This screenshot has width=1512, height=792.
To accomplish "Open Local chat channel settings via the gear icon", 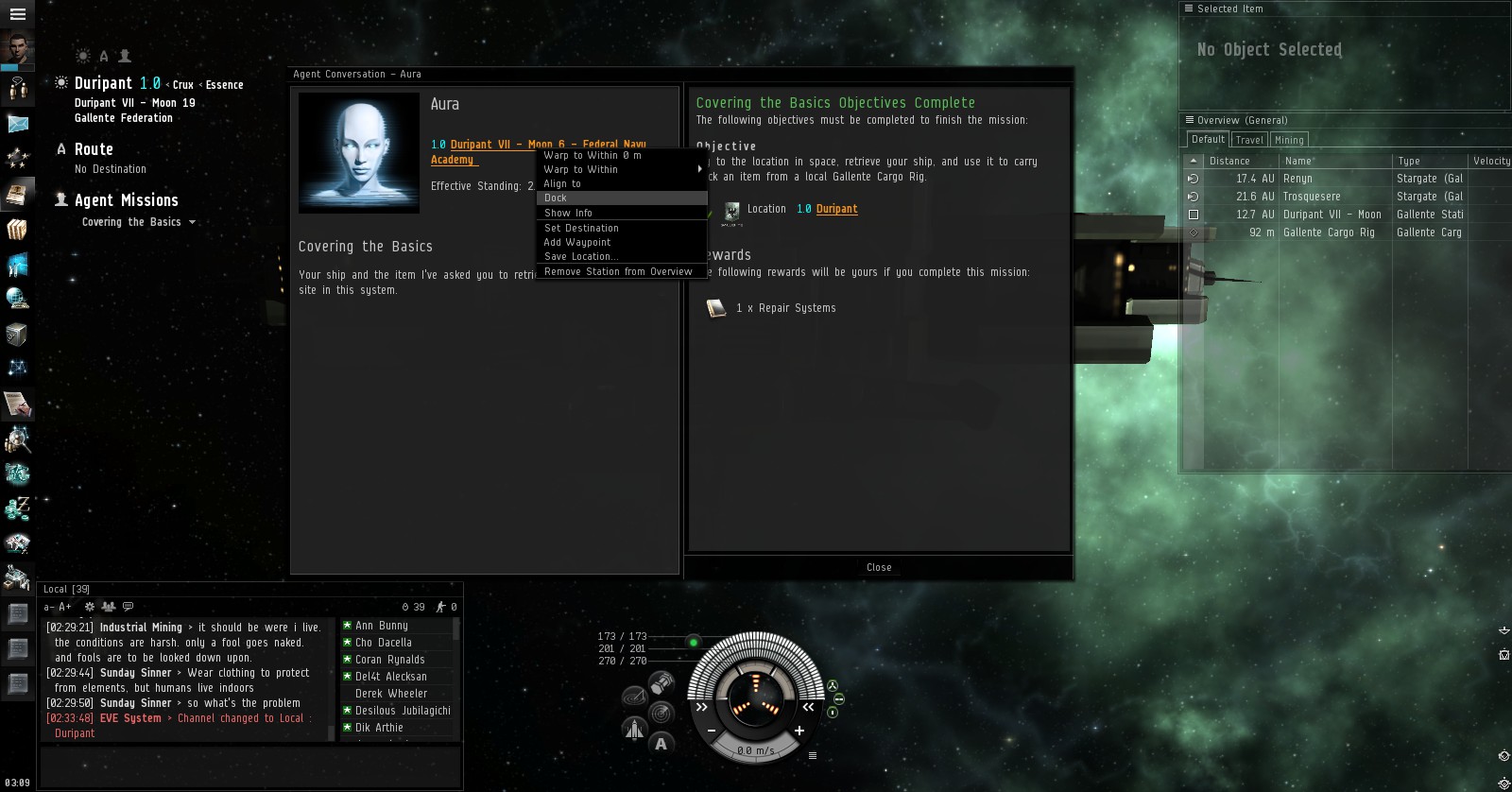I will click(x=89, y=606).
